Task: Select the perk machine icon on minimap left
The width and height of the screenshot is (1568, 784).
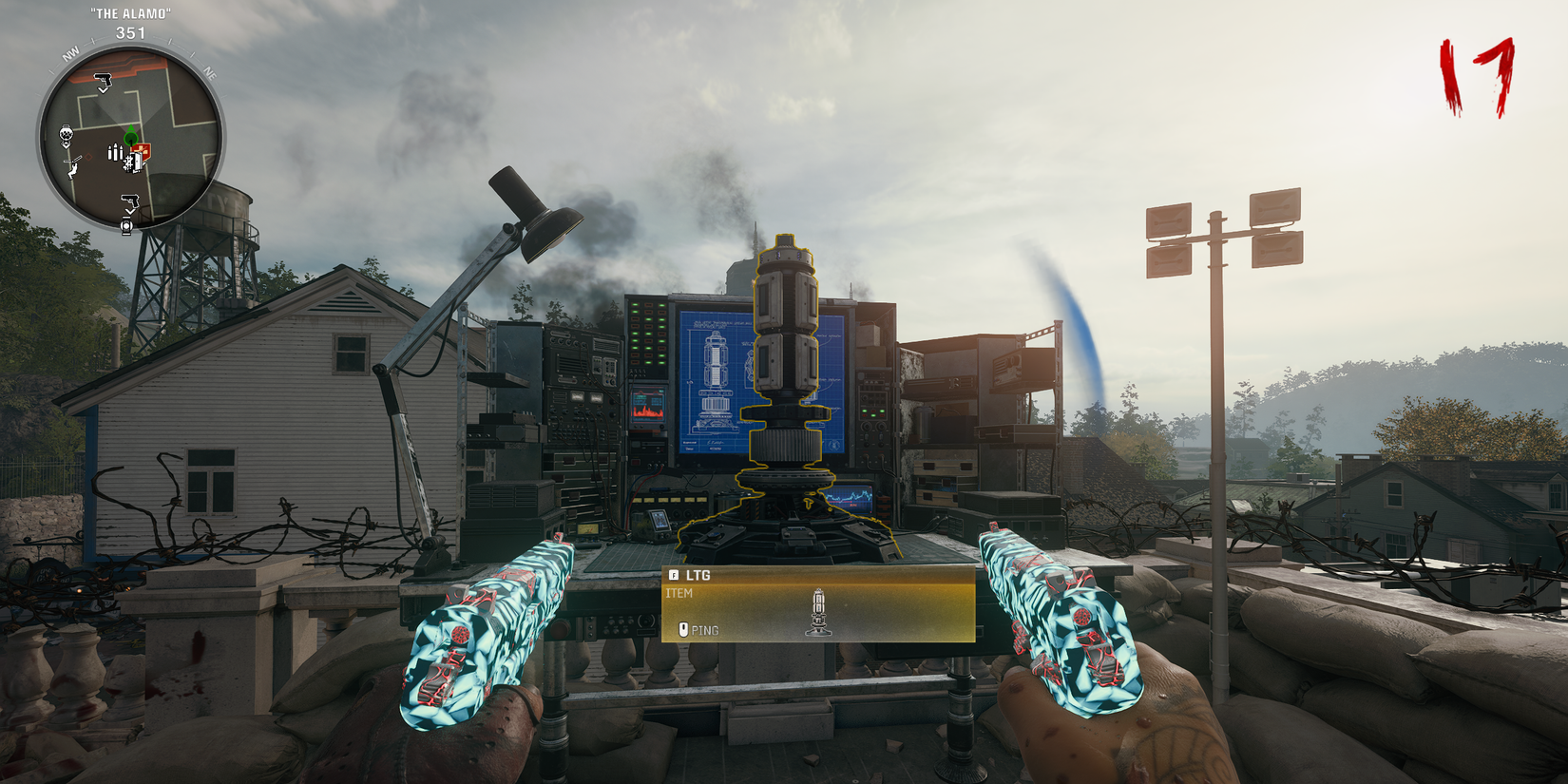Action: point(66,135)
